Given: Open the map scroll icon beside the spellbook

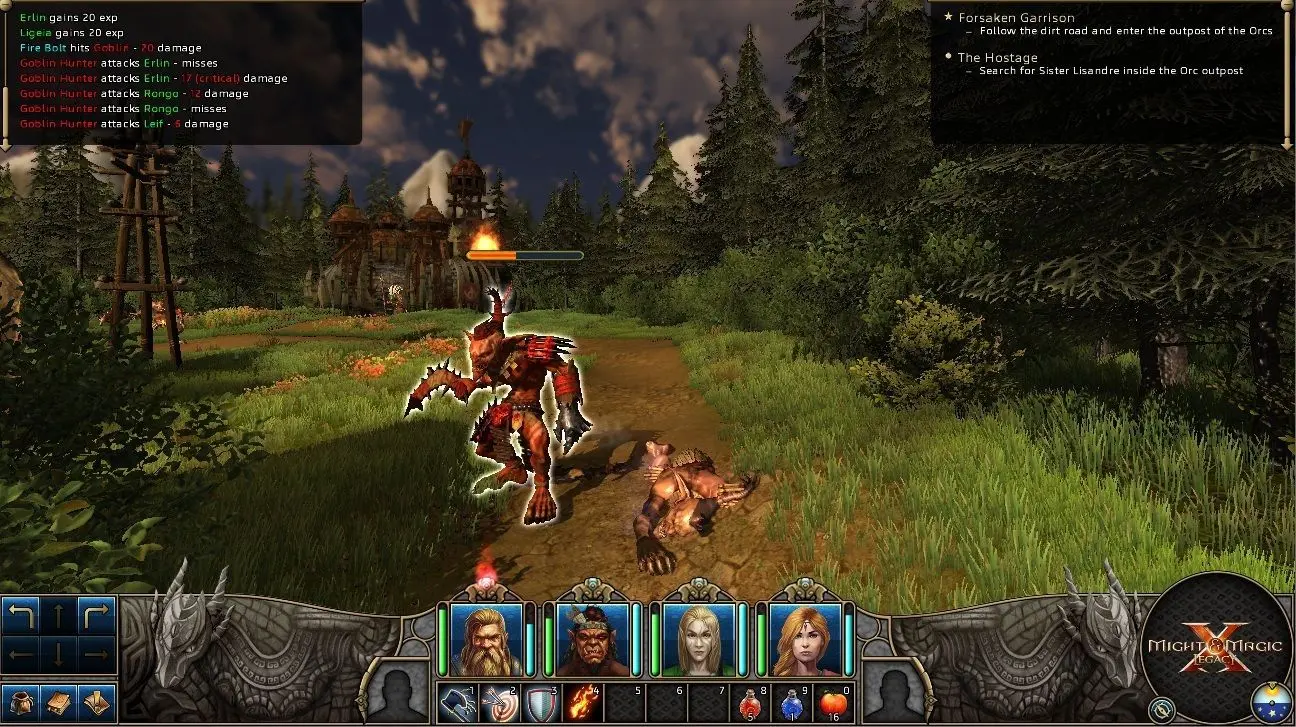Looking at the screenshot, I should point(98,703).
